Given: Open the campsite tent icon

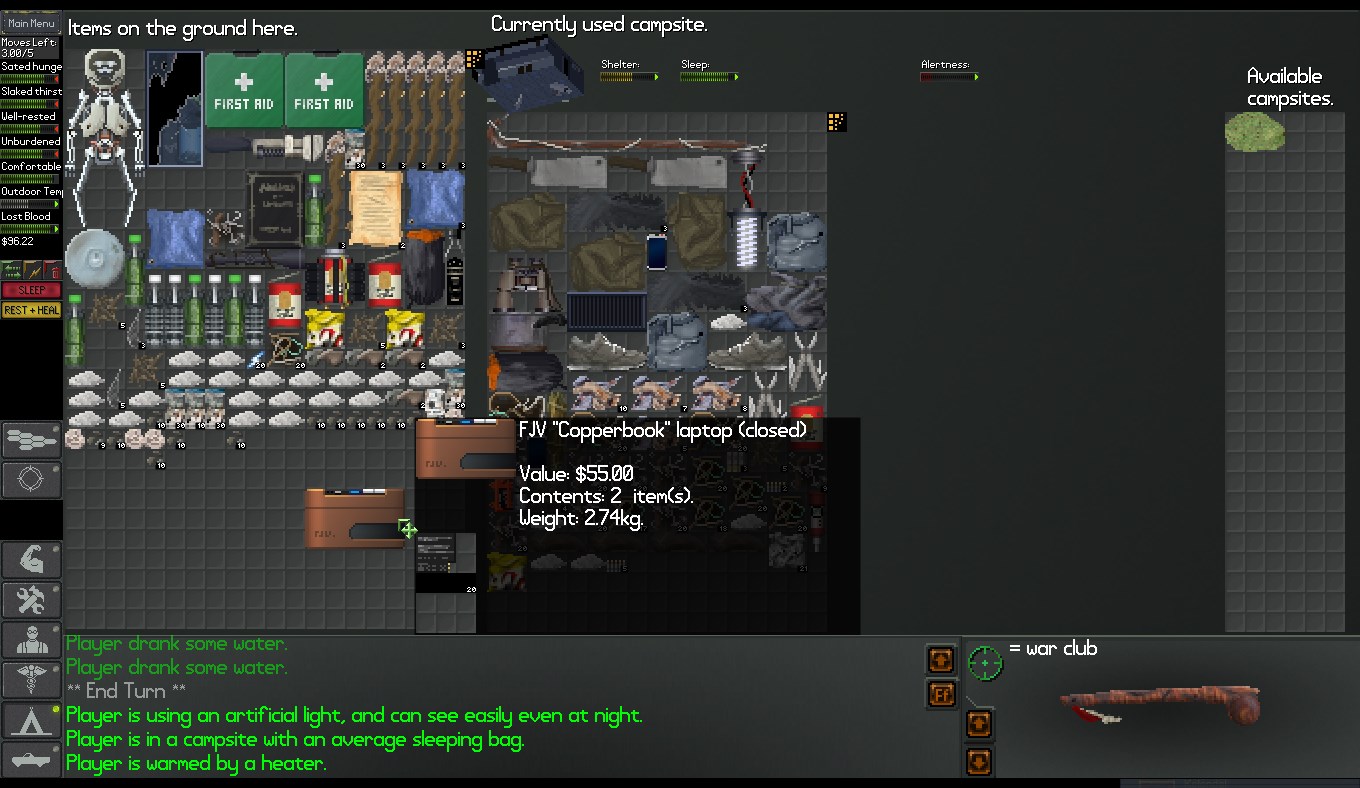Looking at the screenshot, I should coord(31,721).
